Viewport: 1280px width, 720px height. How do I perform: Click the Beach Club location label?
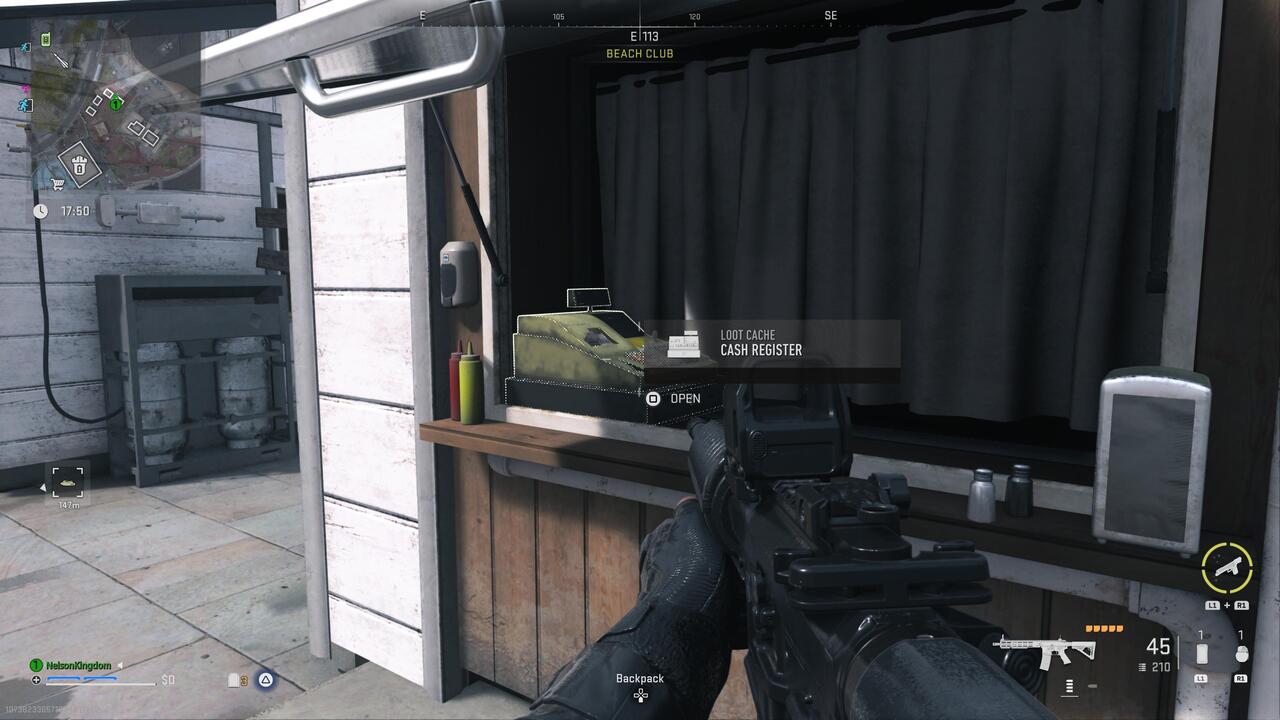(639, 53)
